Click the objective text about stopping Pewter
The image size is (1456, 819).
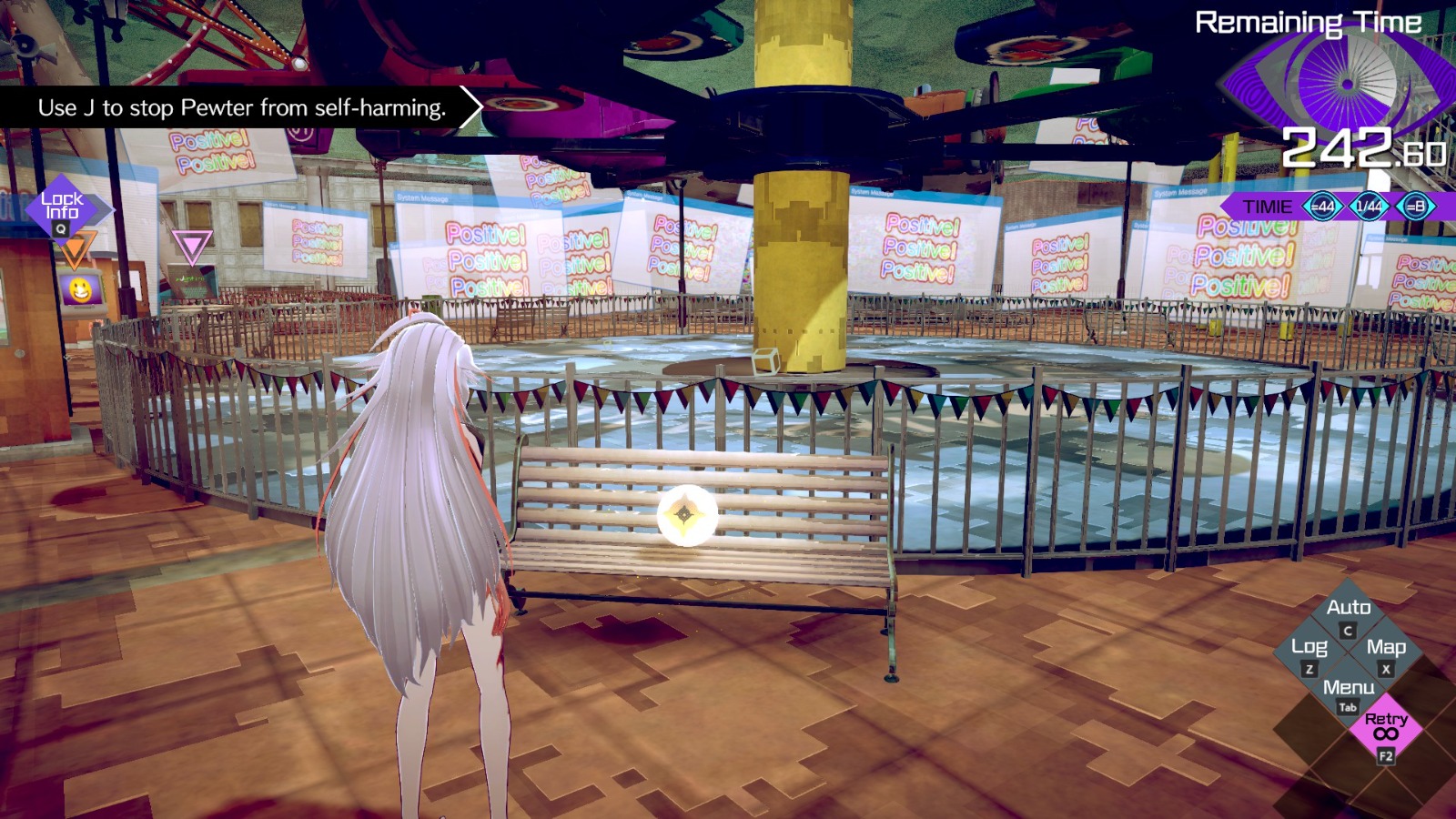(x=241, y=108)
